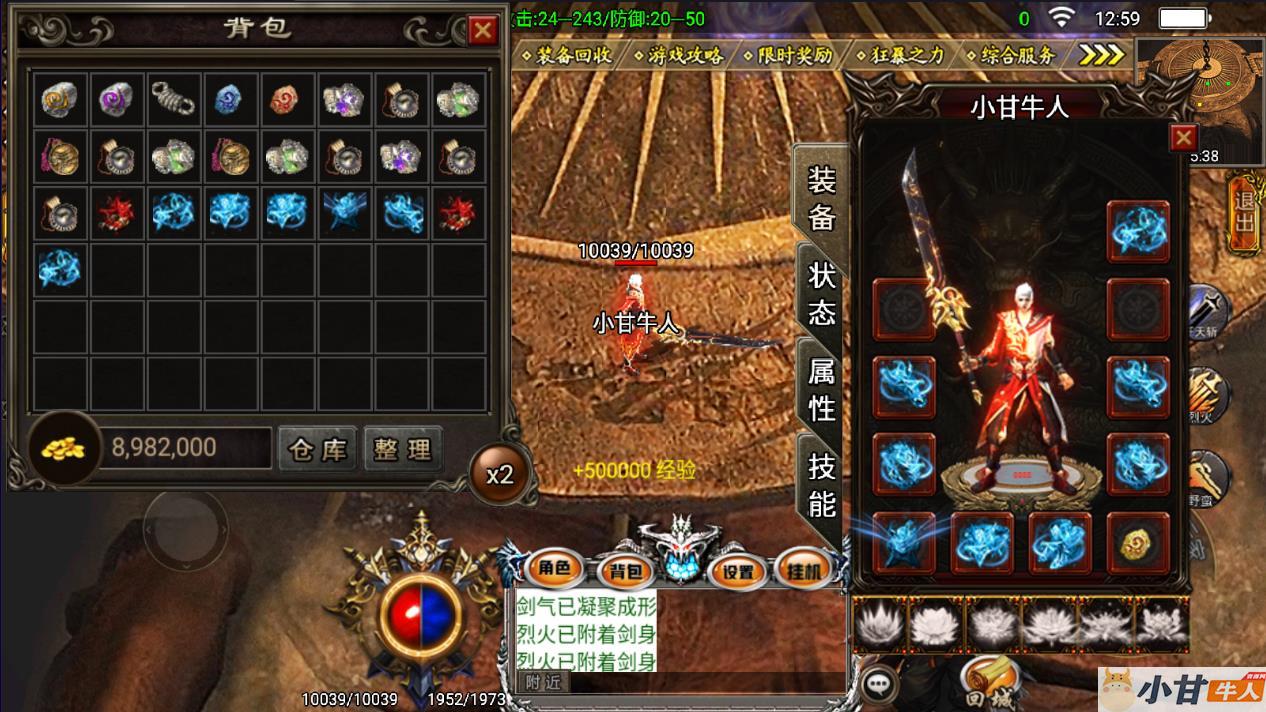The width and height of the screenshot is (1266, 712).
Task: Switch to the 装备 equipment tab
Action: click(821, 198)
